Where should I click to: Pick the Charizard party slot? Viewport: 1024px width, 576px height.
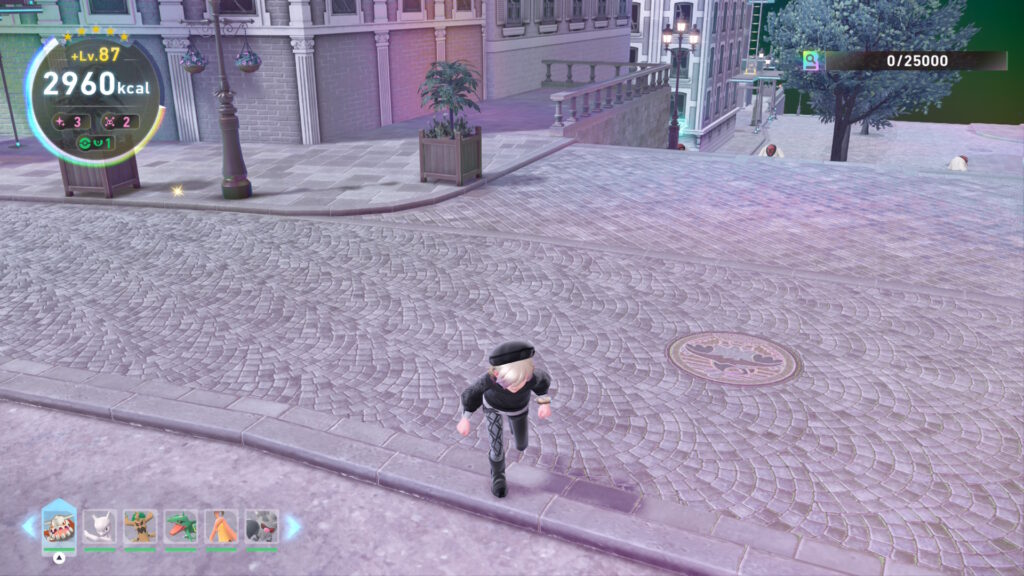(221, 526)
